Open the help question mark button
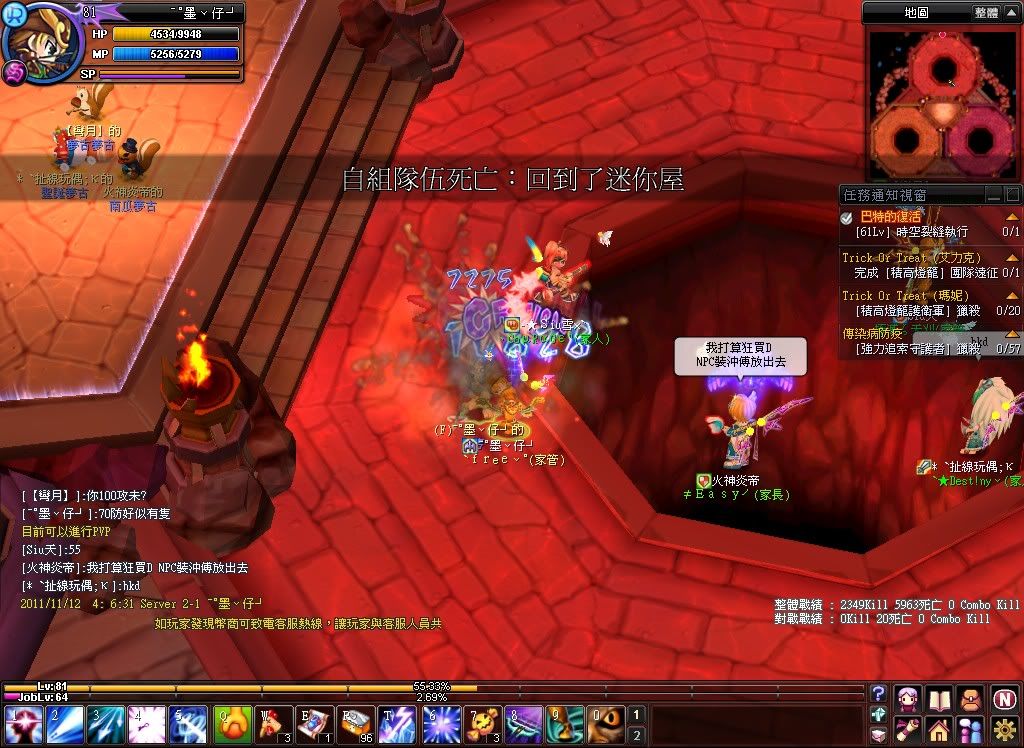Viewport: 1024px width, 748px height. coord(879,693)
